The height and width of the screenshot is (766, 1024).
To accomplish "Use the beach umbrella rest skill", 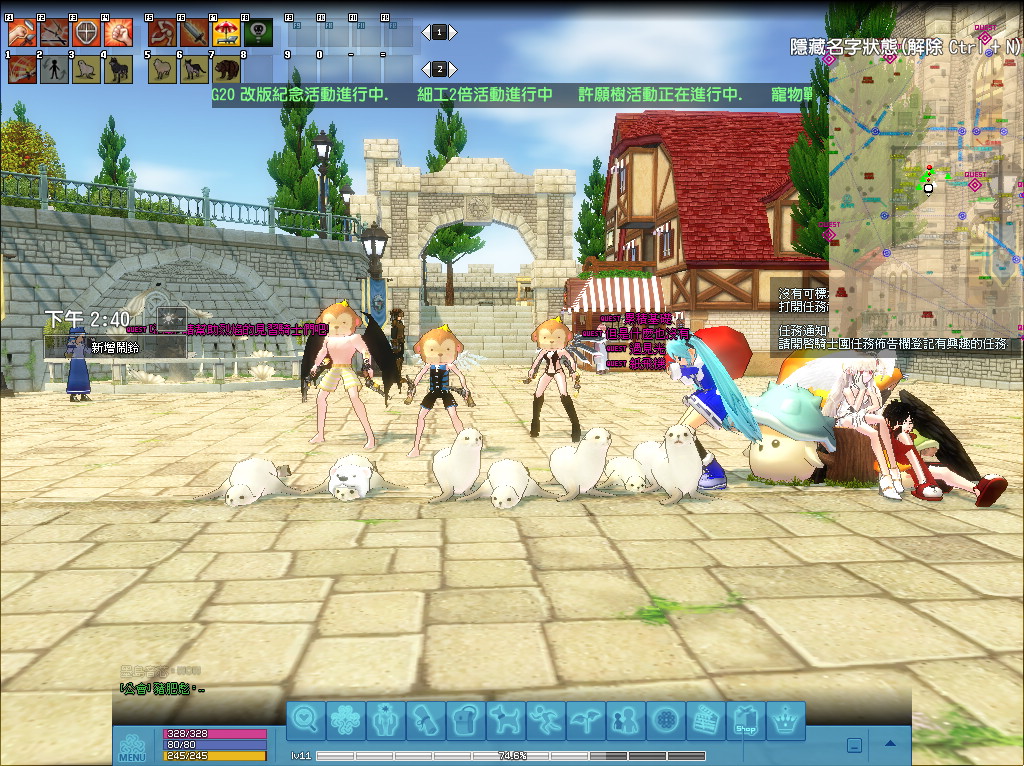I will click(x=225, y=33).
